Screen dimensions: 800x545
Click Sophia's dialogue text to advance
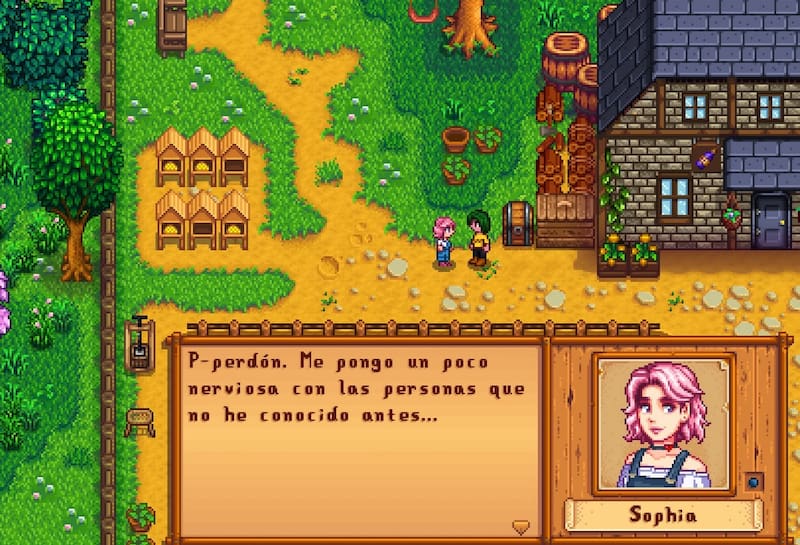click(x=356, y=388)
